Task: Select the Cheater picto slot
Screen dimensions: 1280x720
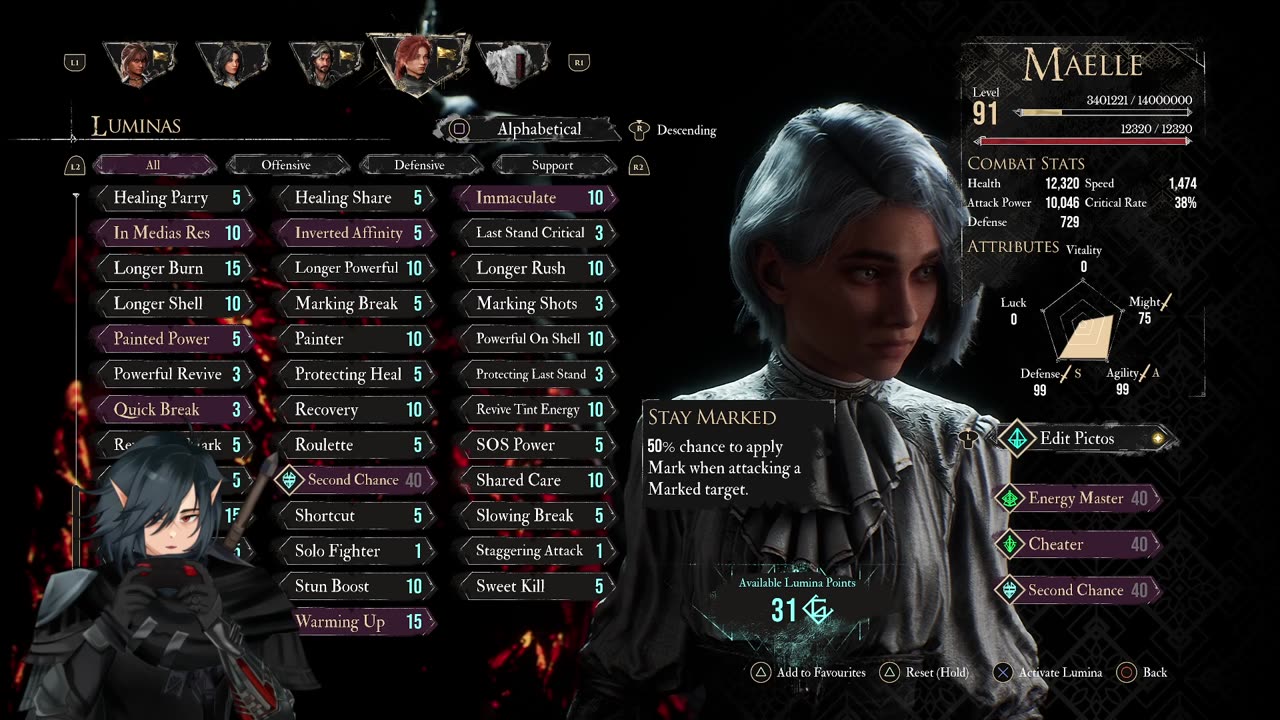Action: (1077, 544)
